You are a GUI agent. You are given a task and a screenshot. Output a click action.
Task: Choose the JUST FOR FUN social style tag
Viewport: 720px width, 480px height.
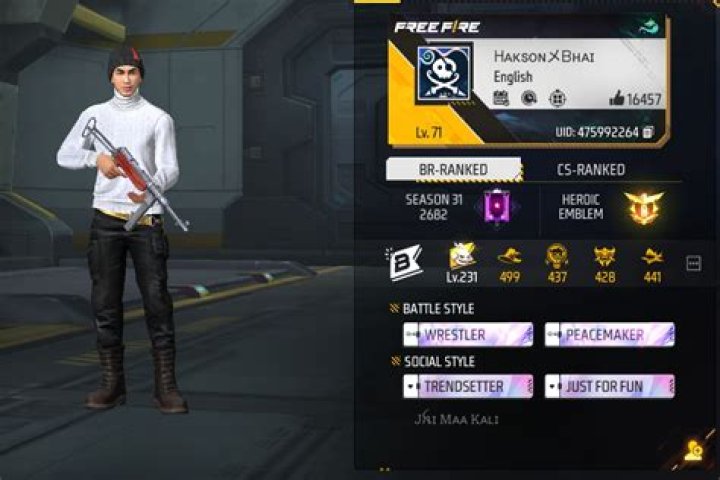[x=610, y=386]
